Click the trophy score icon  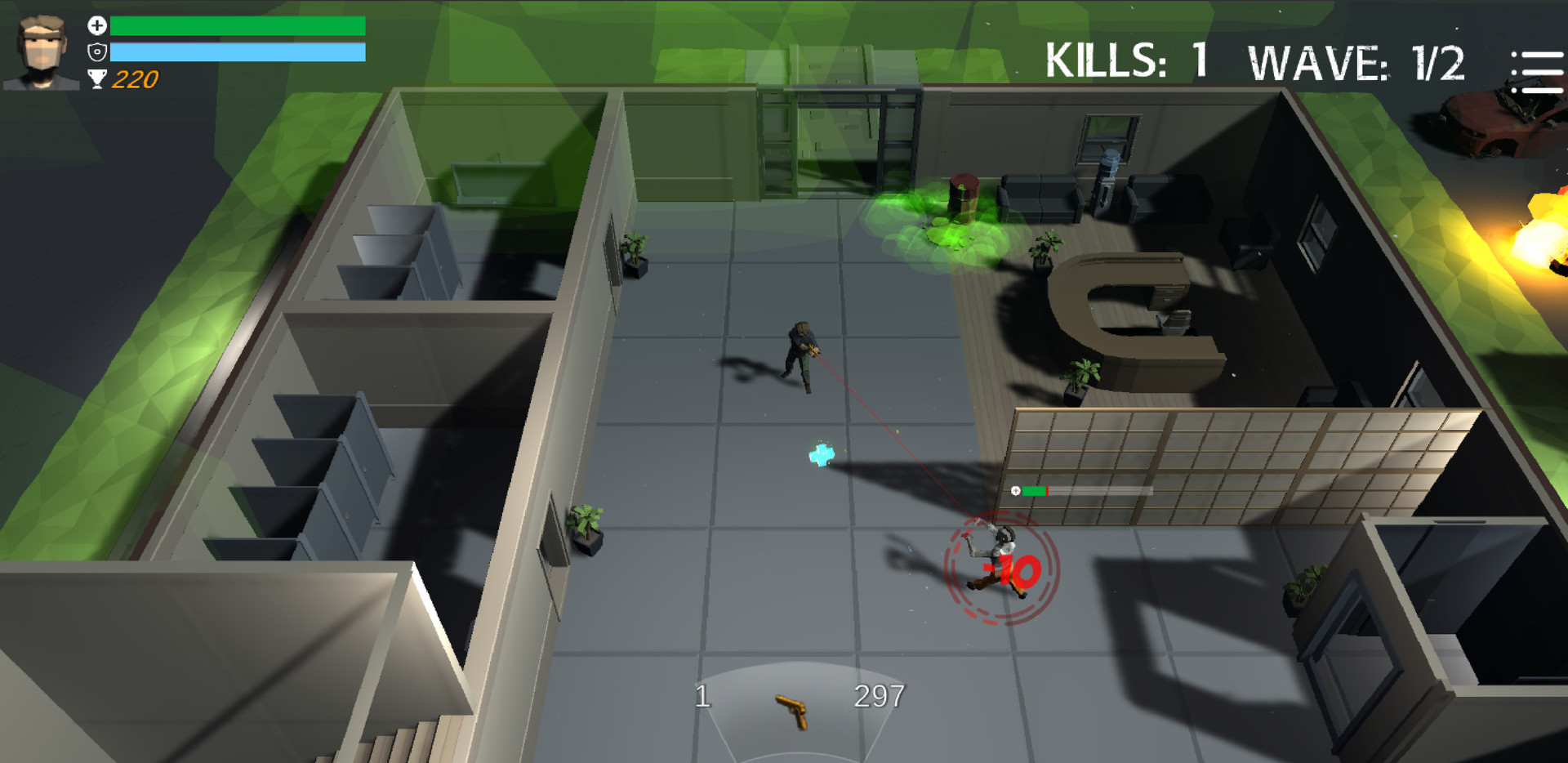click(96, 80)
